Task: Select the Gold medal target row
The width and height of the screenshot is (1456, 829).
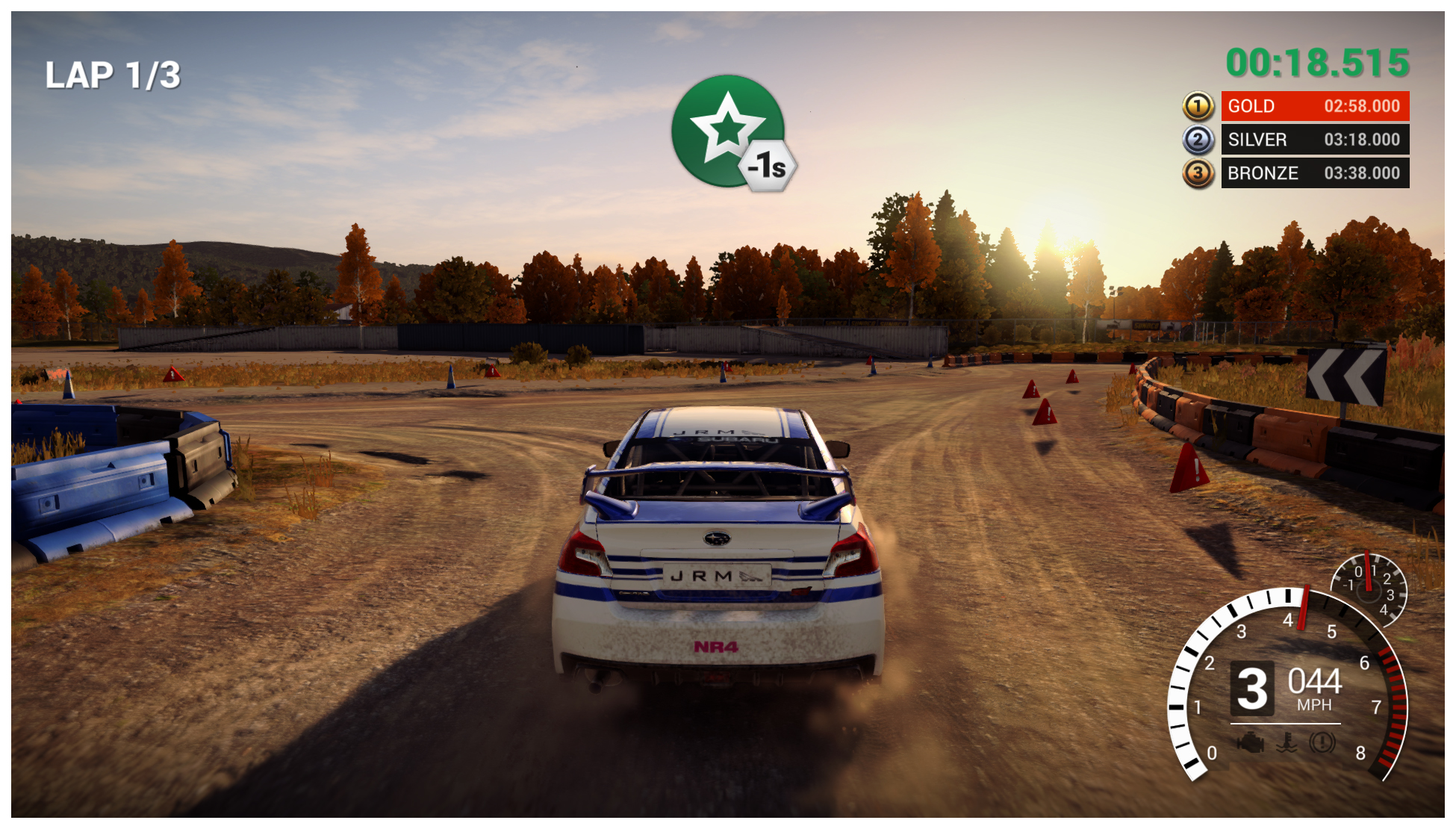Action: point(1314,106)
